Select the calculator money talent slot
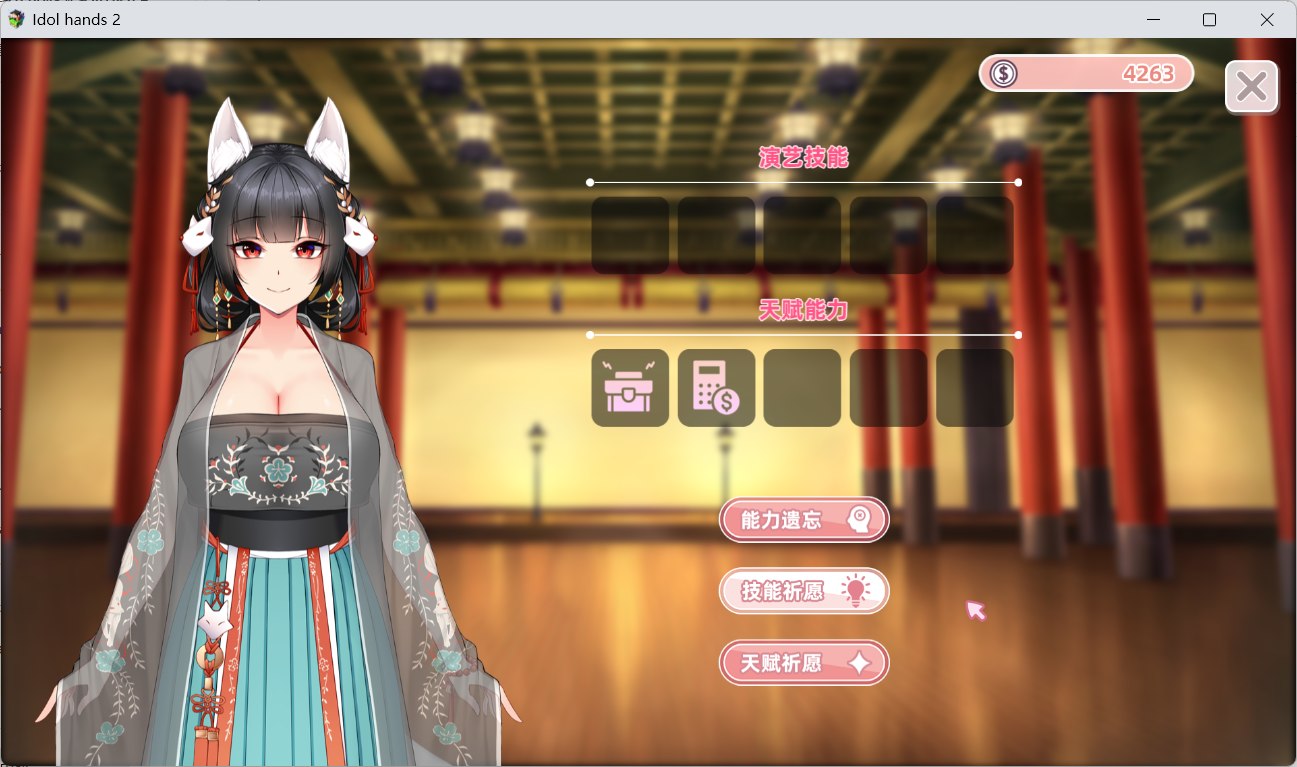This screenshot has width=1297, height=767. [x=716, y=388]
